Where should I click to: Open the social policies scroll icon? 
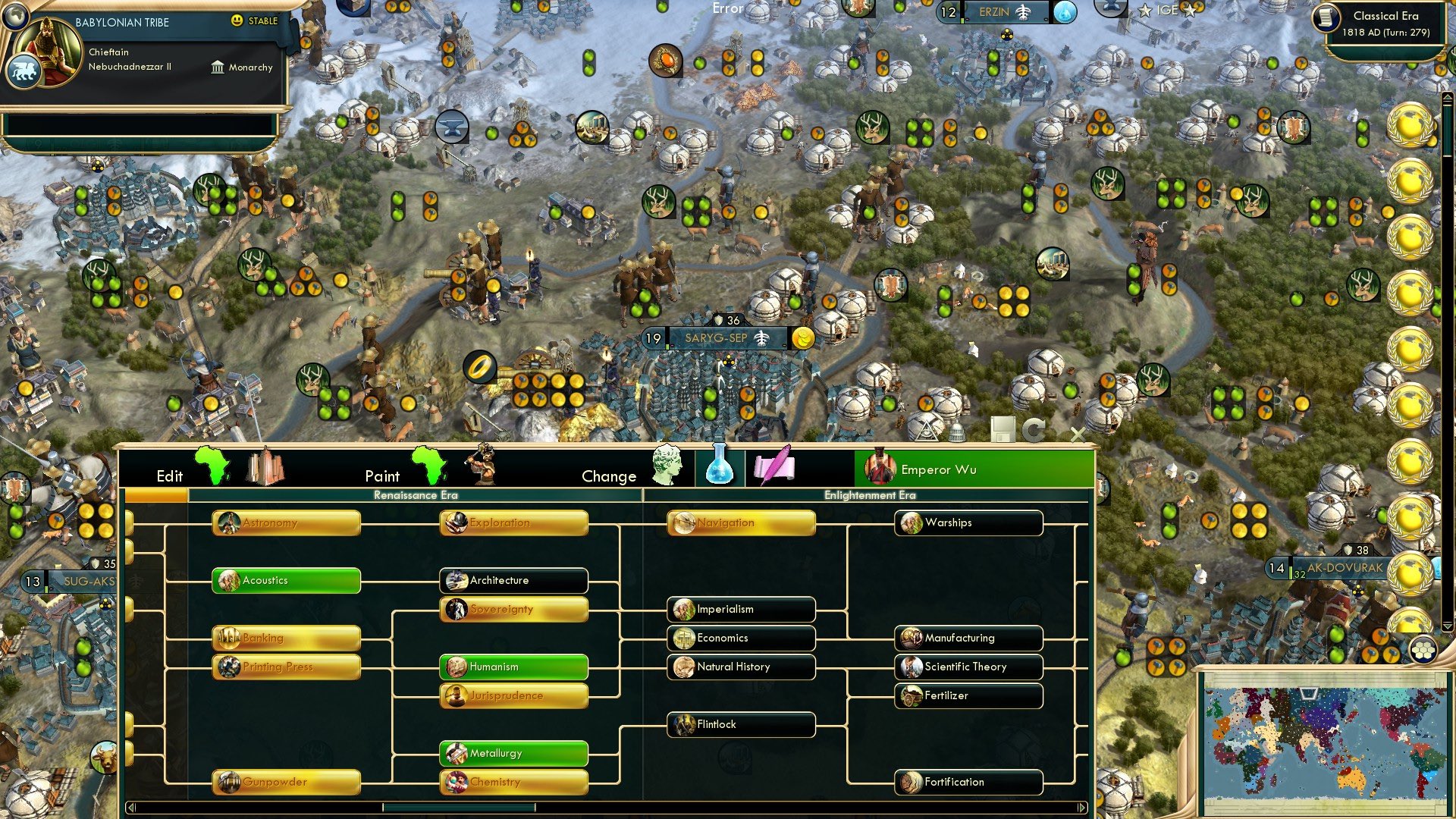773,468
